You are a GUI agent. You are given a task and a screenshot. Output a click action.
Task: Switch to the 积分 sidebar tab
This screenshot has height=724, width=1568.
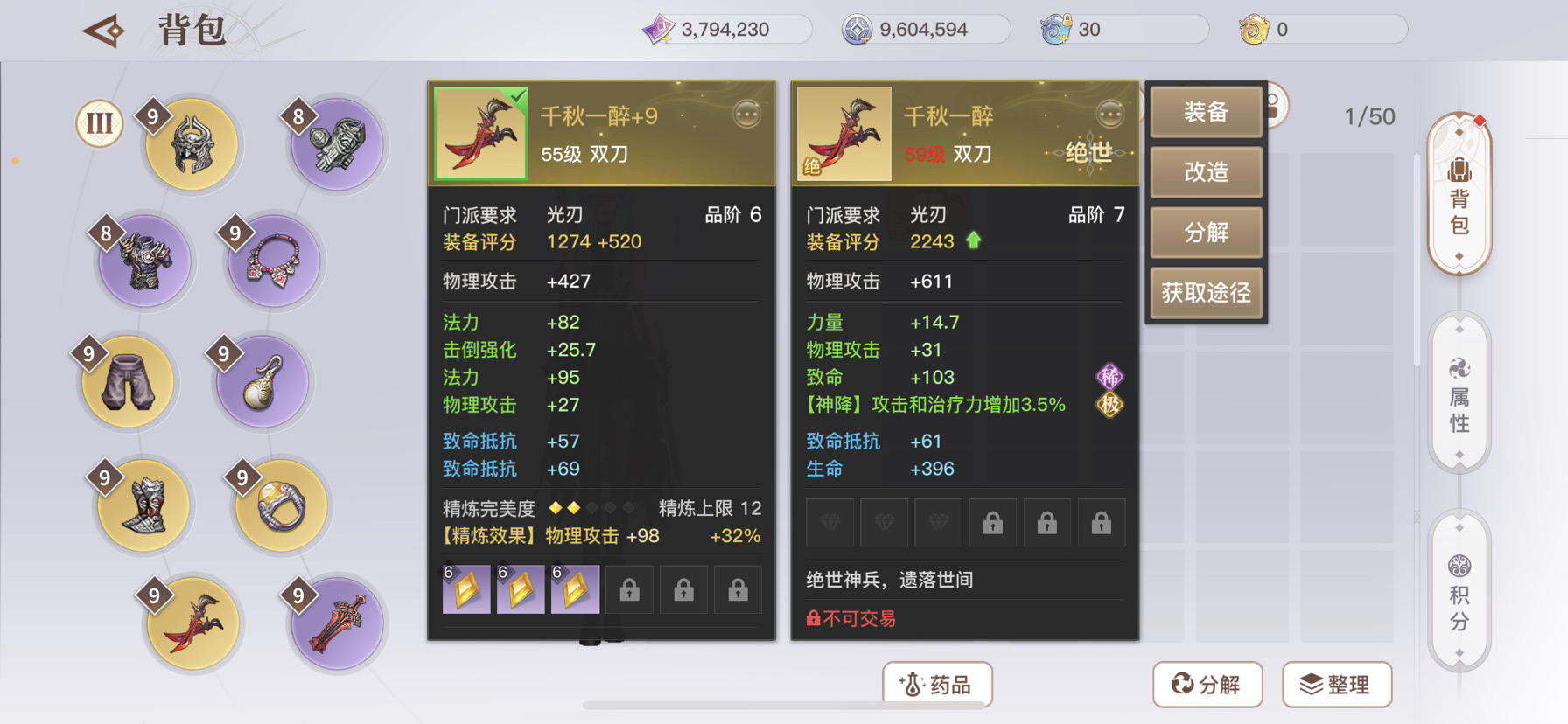coord(1459,590)
